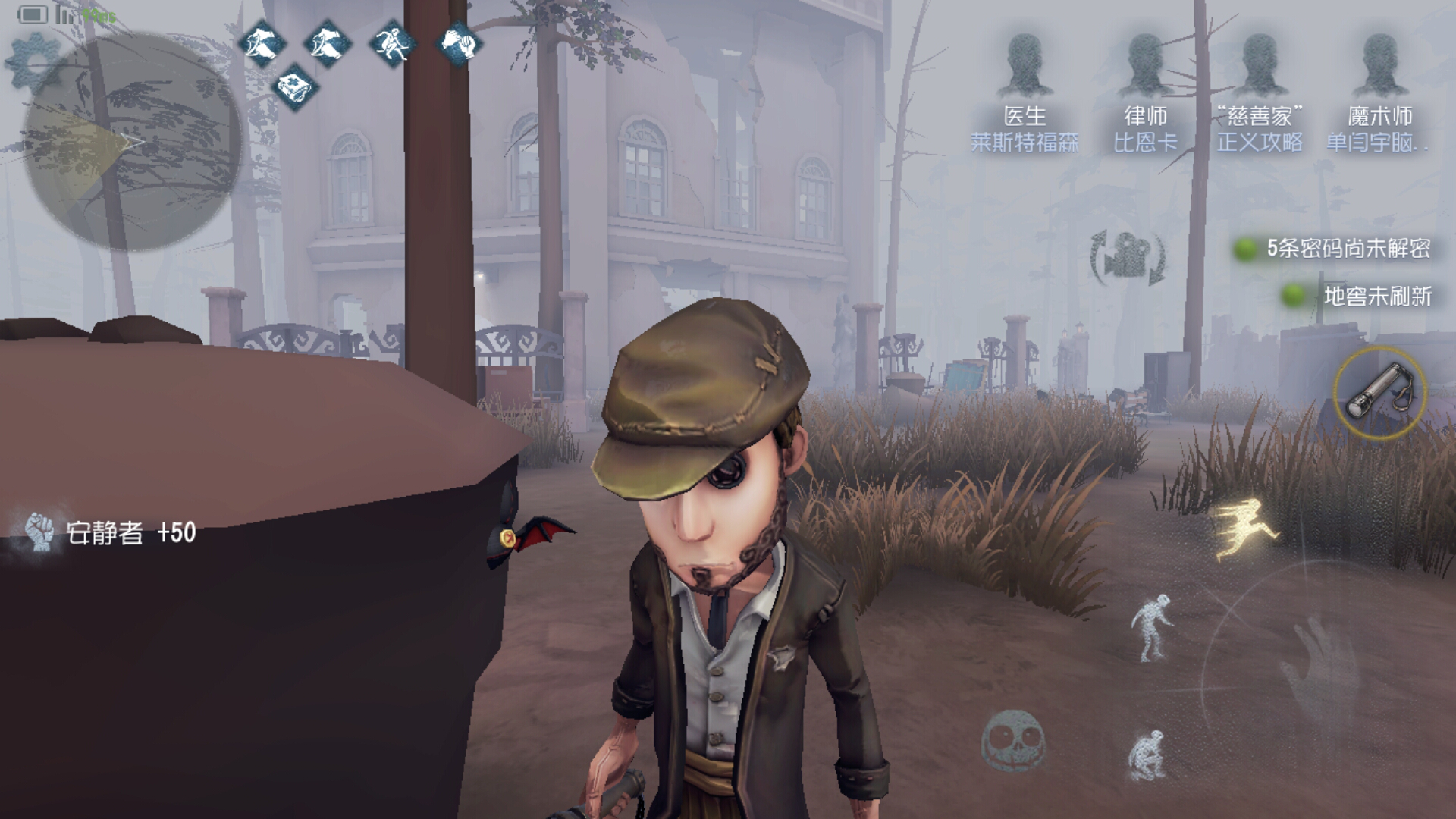Select the "慈善家" teammate portrait
The height and width of the screenshot is (819, 1456).
tap(1260, 68)
